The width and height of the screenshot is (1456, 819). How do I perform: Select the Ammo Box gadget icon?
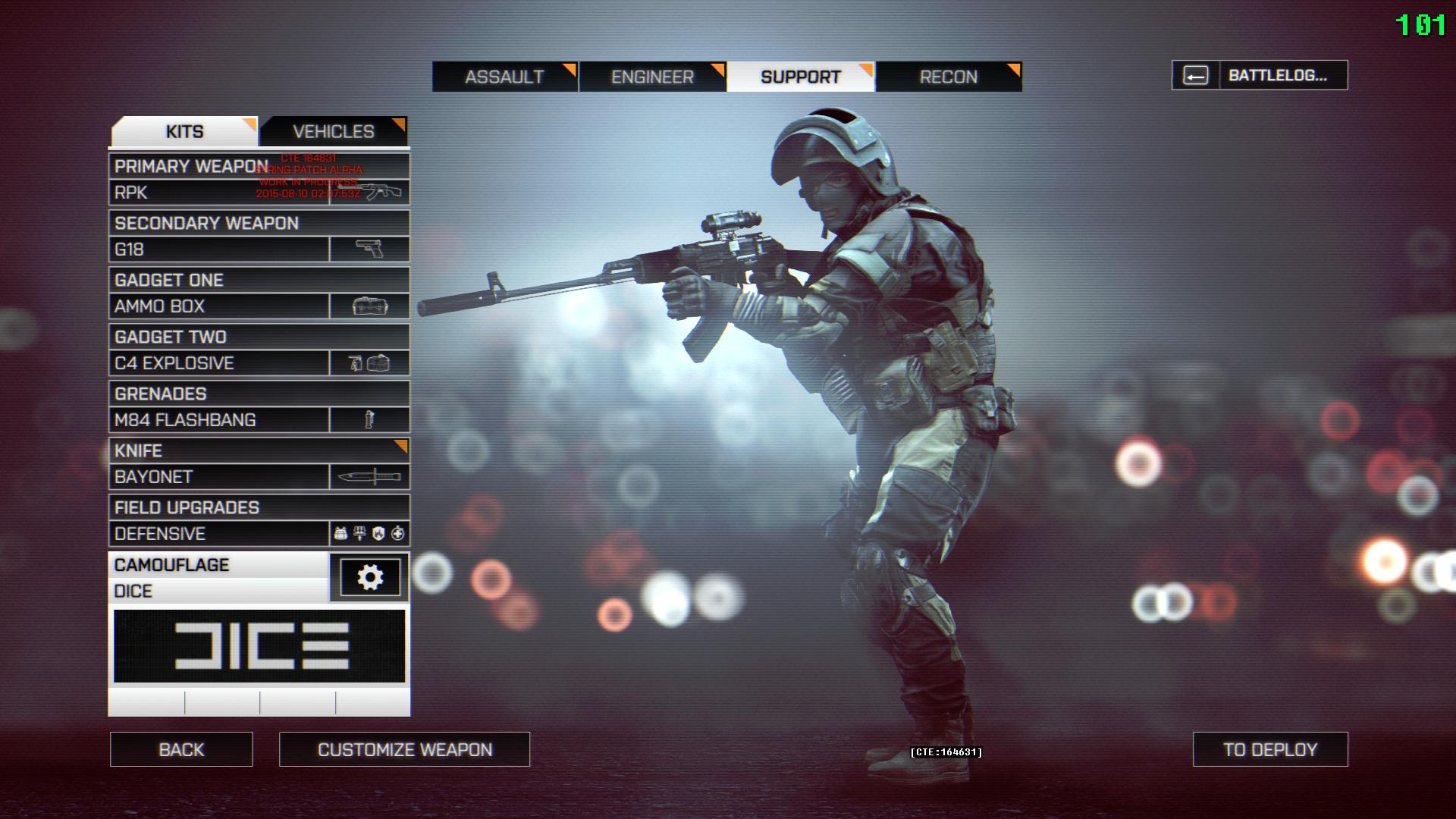pyautogui.click(x=369, y=306)
